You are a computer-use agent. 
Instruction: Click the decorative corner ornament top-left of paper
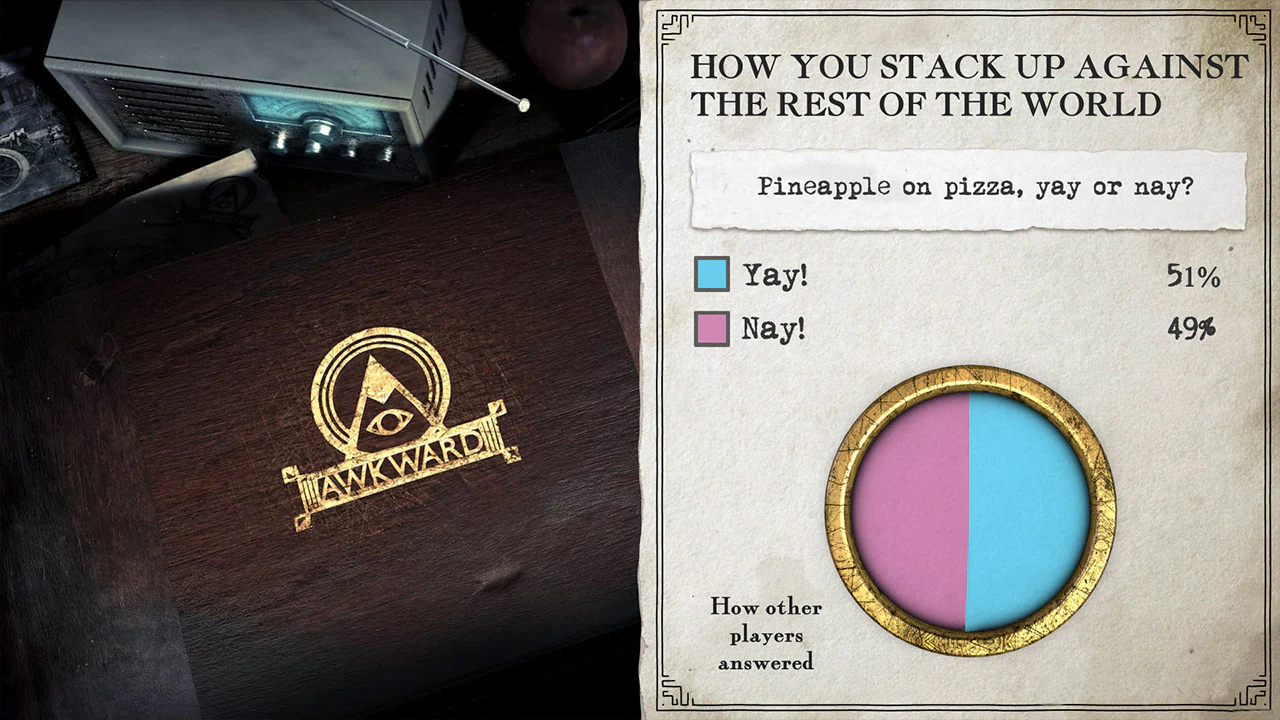coord(675,25)
